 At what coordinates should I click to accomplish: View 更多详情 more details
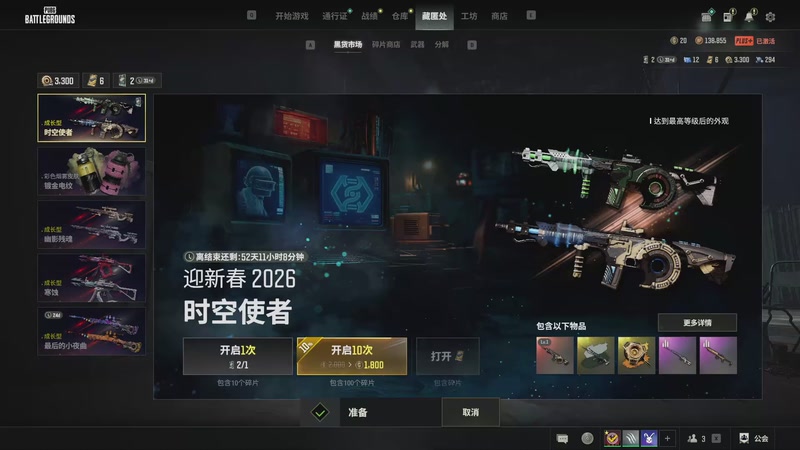click(x=697, y=323)
